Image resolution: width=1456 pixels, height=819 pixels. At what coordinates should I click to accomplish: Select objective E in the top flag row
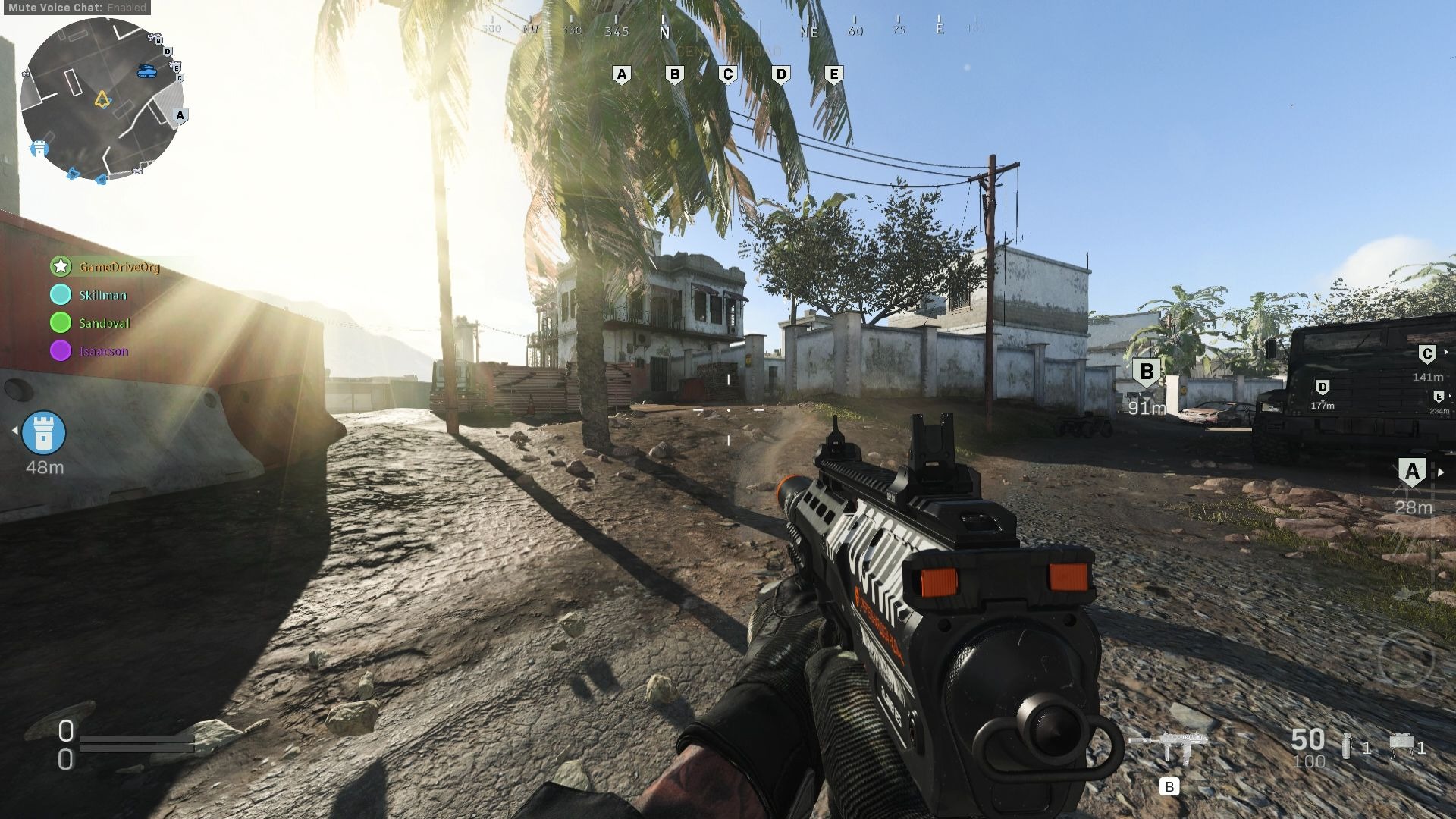coord(834,74)
